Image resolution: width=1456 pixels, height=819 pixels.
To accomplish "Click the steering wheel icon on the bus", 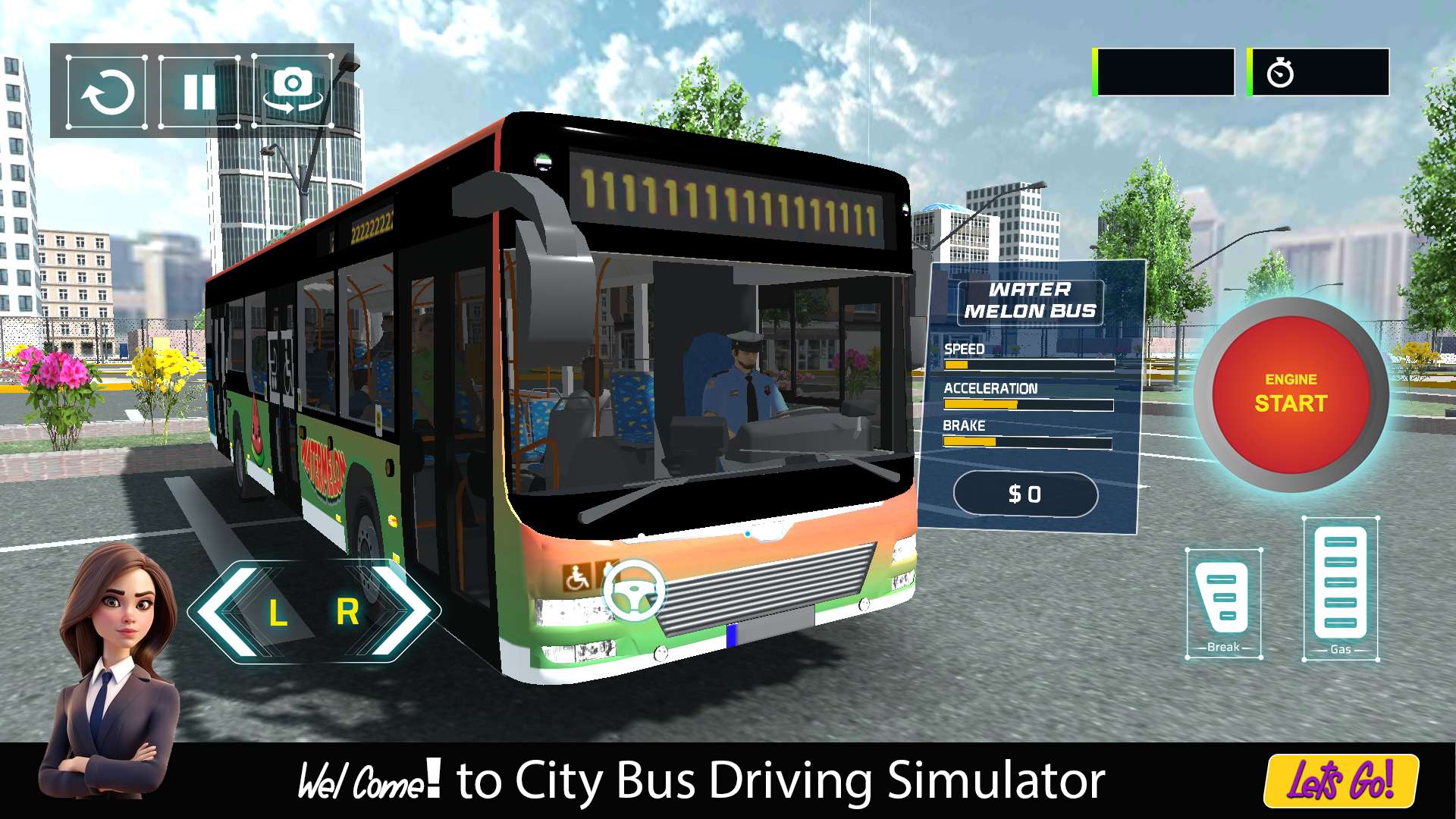I will coord(634,588).
